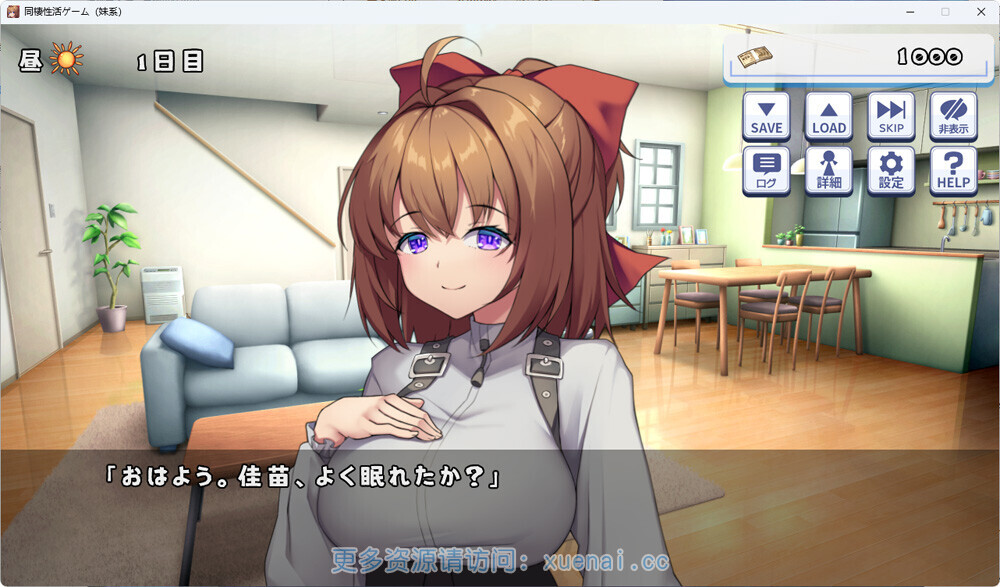Open the 設定 settings gear

pyautogui.click(x=891, y=170)
